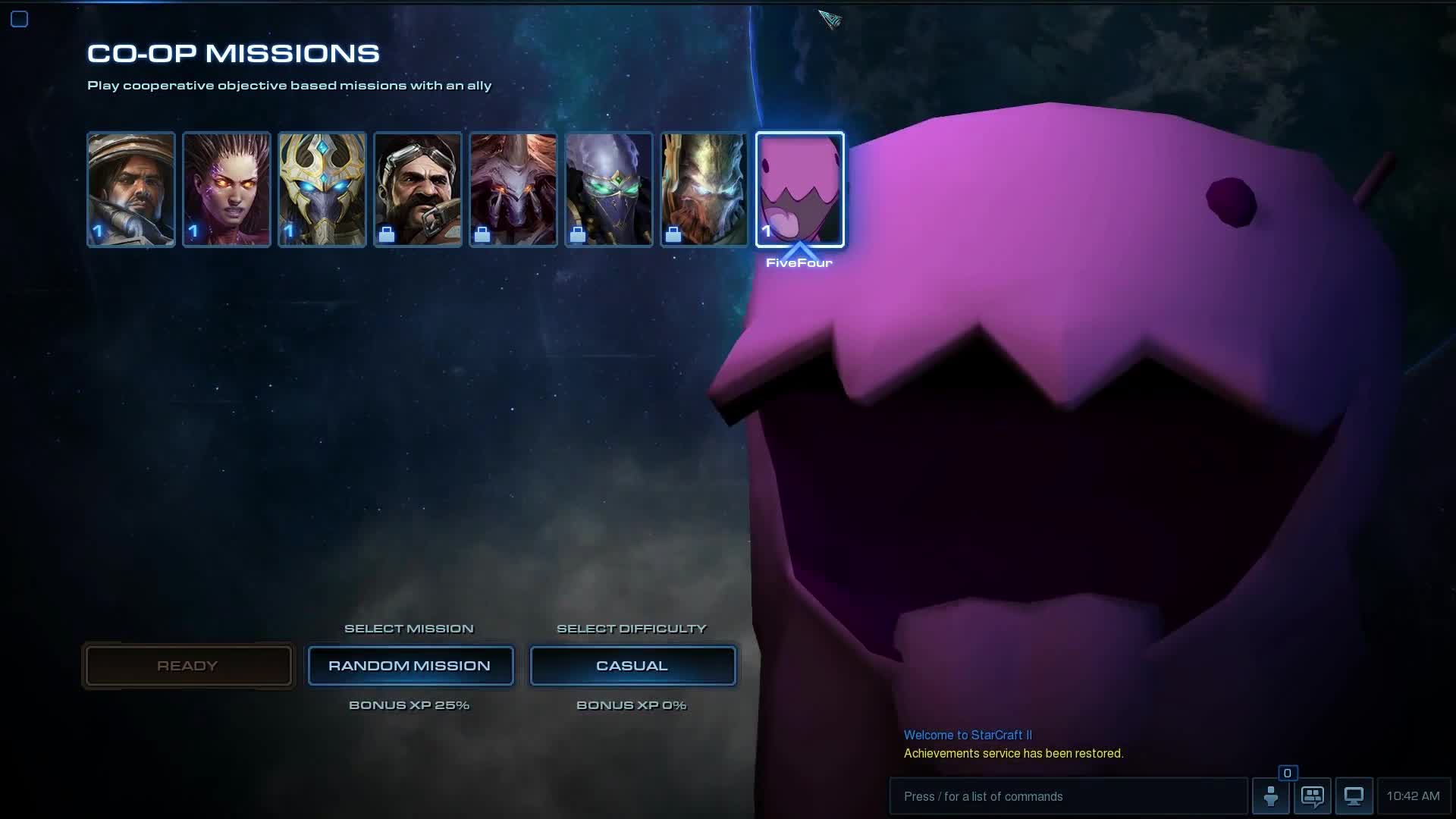Pick the locked Karax commander portrait
This screenshot has height=819, width=1456.
[704, 190]
